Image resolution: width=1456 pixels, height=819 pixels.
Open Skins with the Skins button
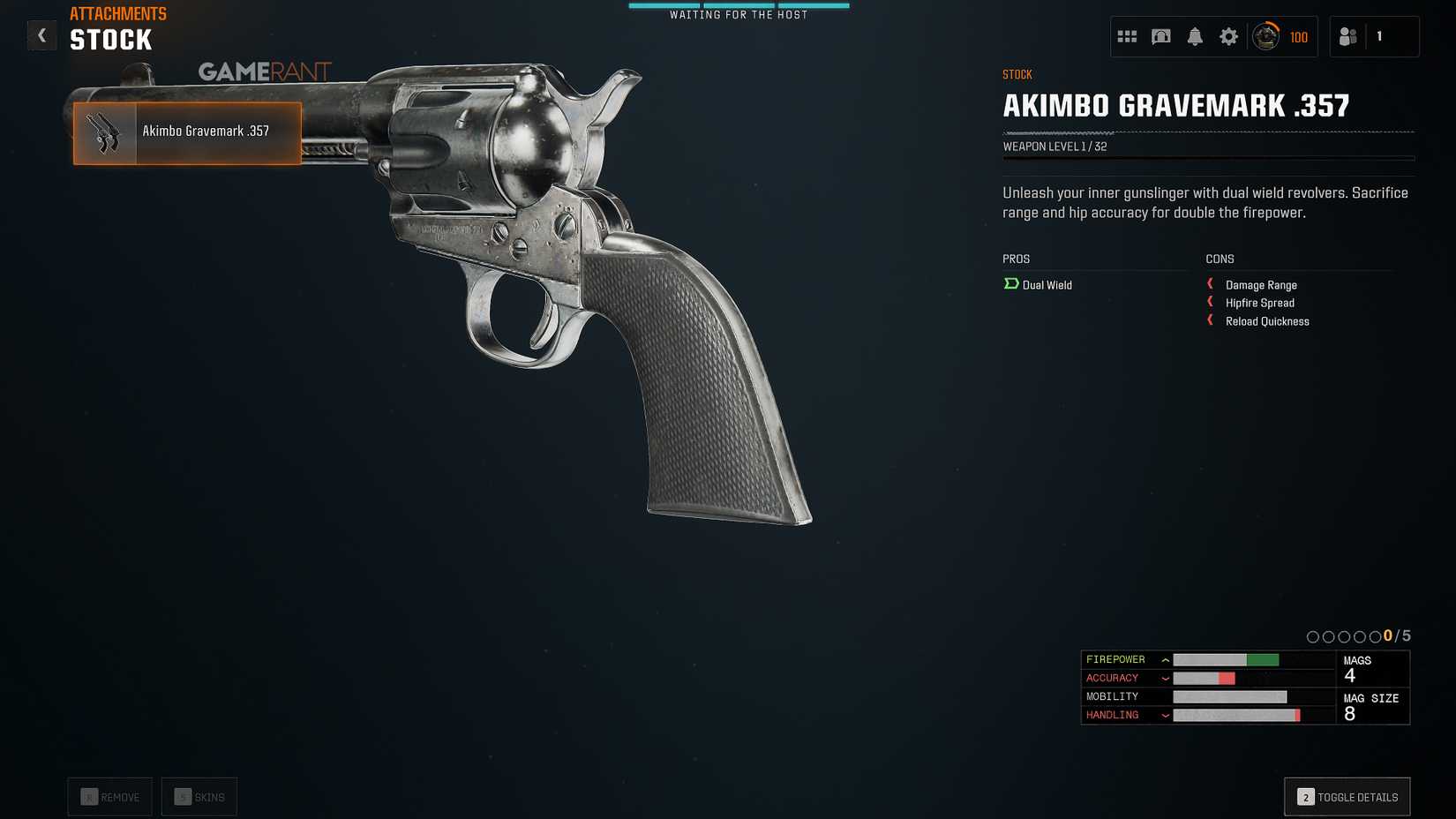coord(199,796)
